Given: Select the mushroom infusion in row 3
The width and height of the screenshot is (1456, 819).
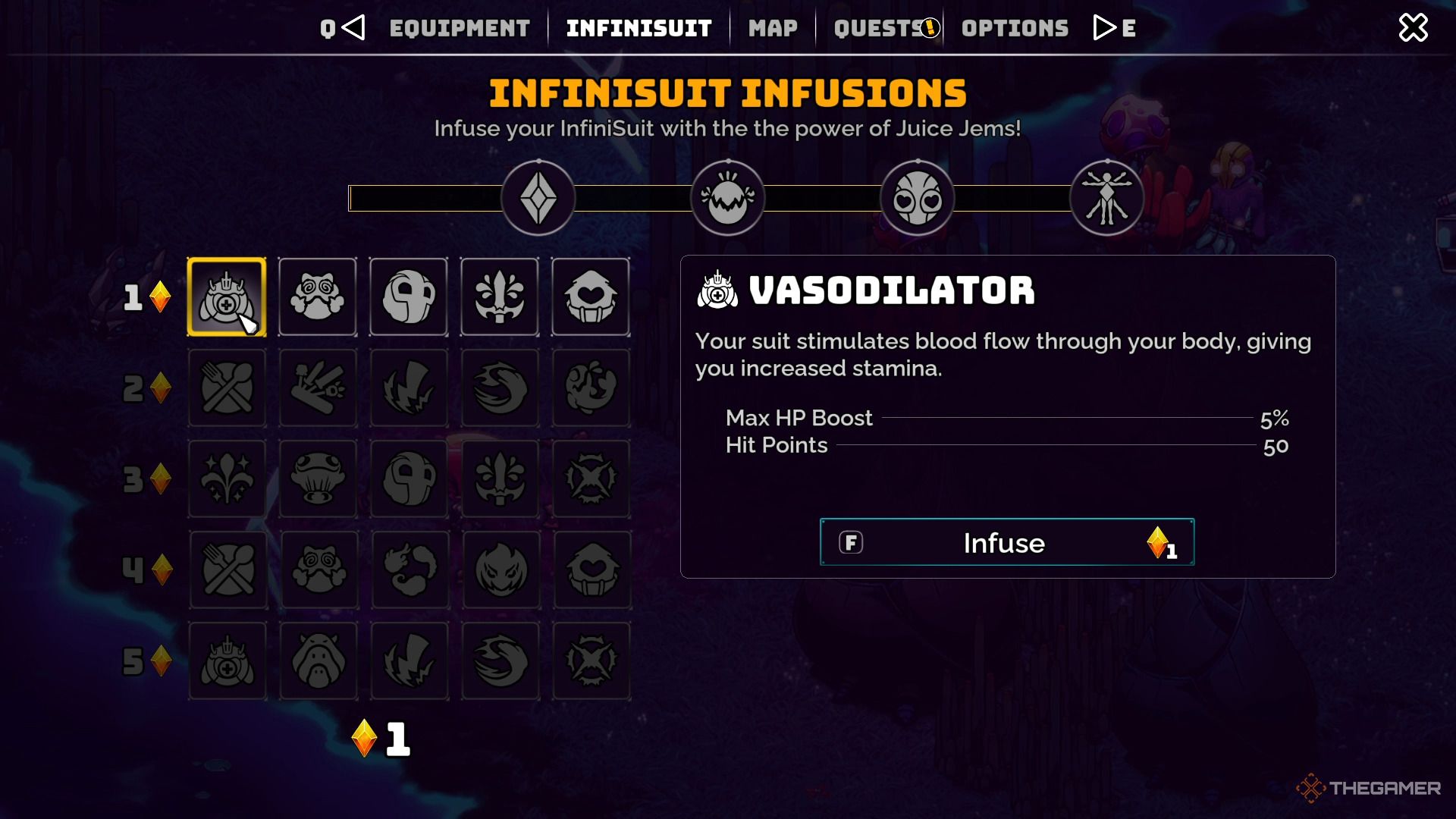Looking at the screenshot, I should pyautogui.click(x=318, y=479).
